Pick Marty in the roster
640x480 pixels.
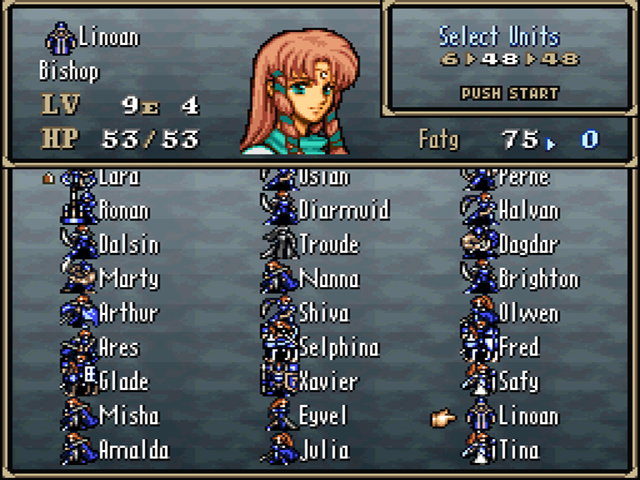(x=128, y=279)
